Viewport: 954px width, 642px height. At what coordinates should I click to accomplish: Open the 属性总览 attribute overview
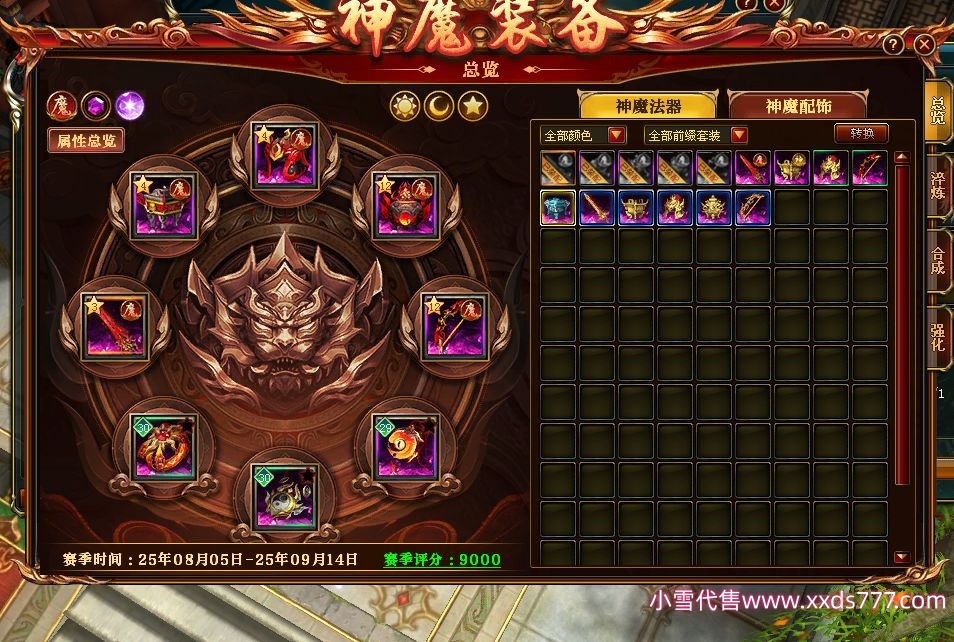[x=85, y=140]
